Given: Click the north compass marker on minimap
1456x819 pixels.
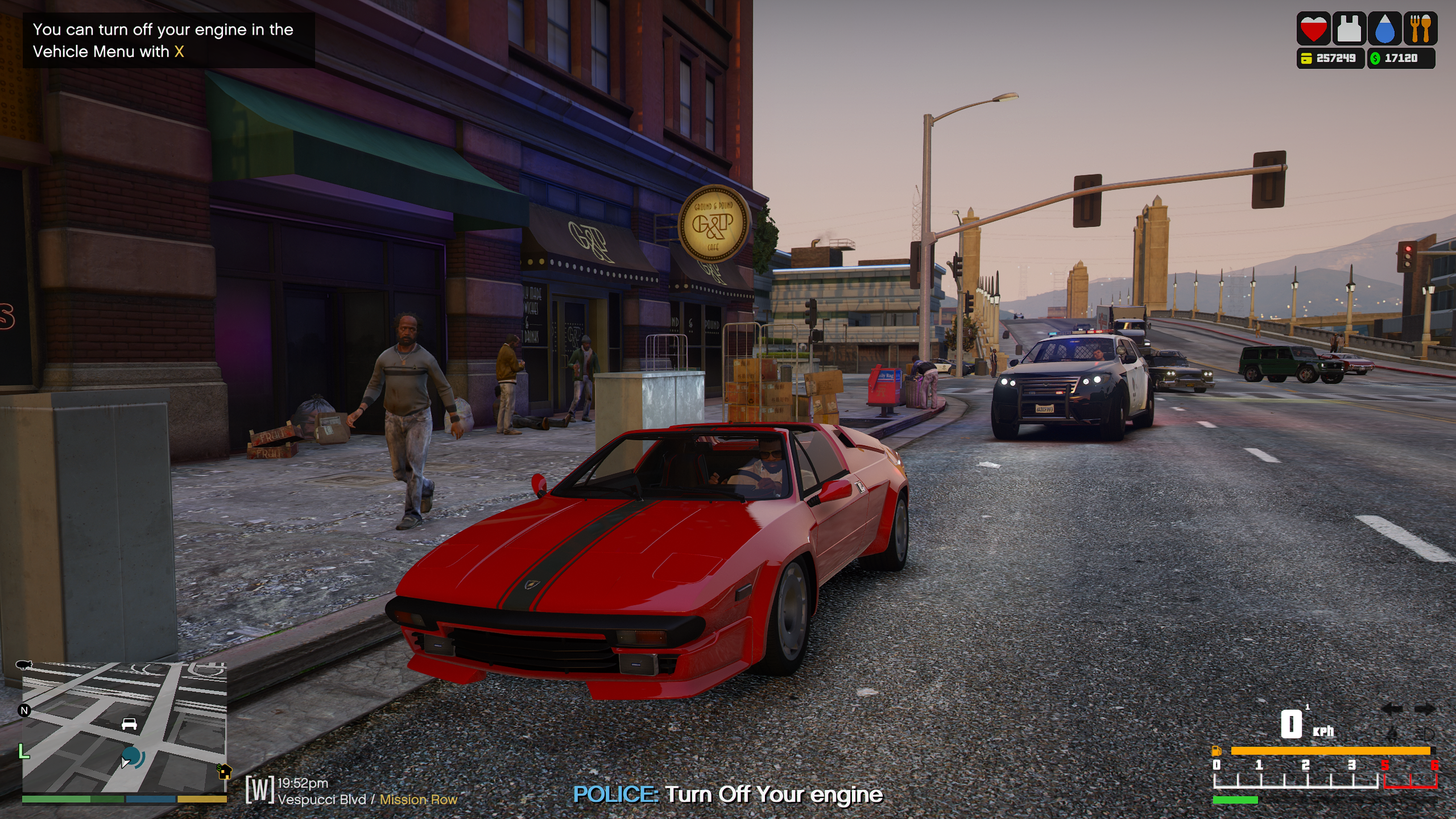Looking at the screenshot, I should [x=24, y=710].
